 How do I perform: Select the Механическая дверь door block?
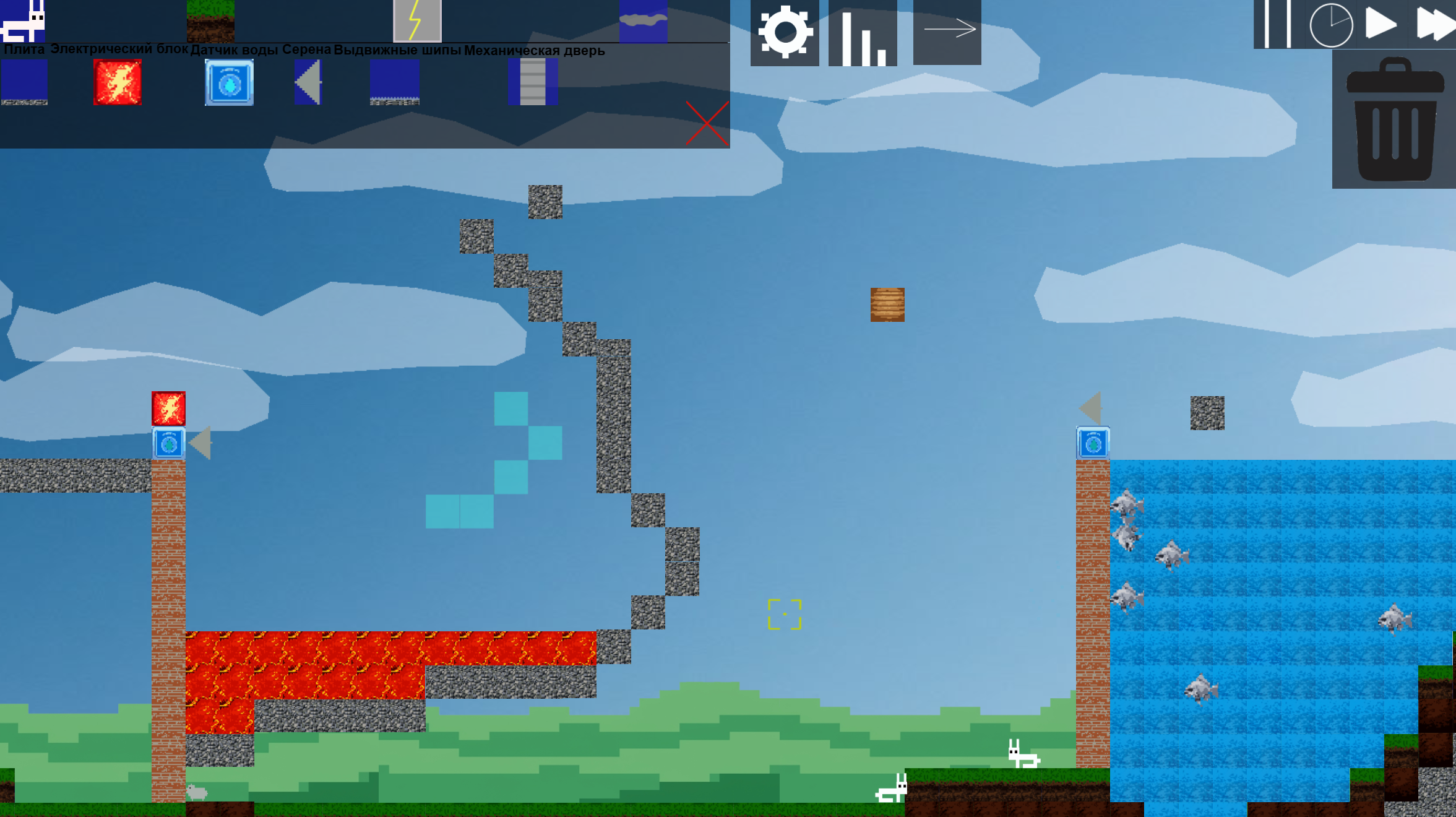click(x=532, y=82)
